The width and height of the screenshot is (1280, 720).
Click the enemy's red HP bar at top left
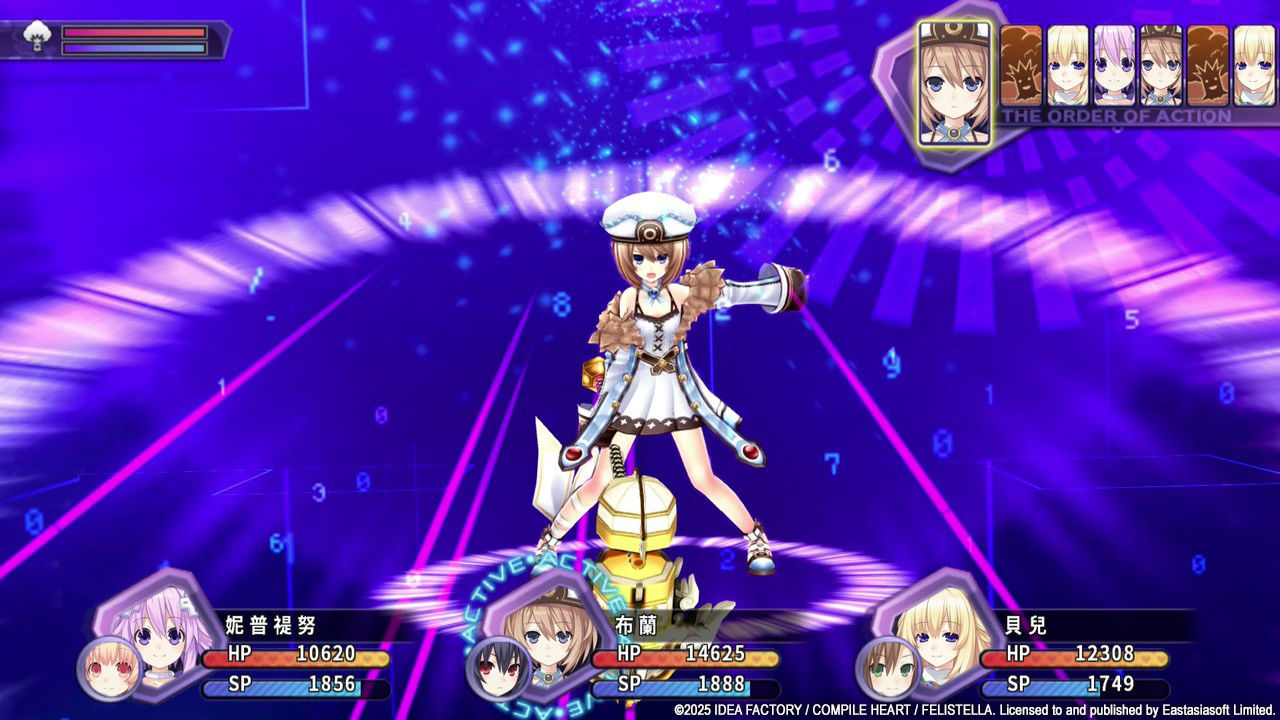pos(135,33)
